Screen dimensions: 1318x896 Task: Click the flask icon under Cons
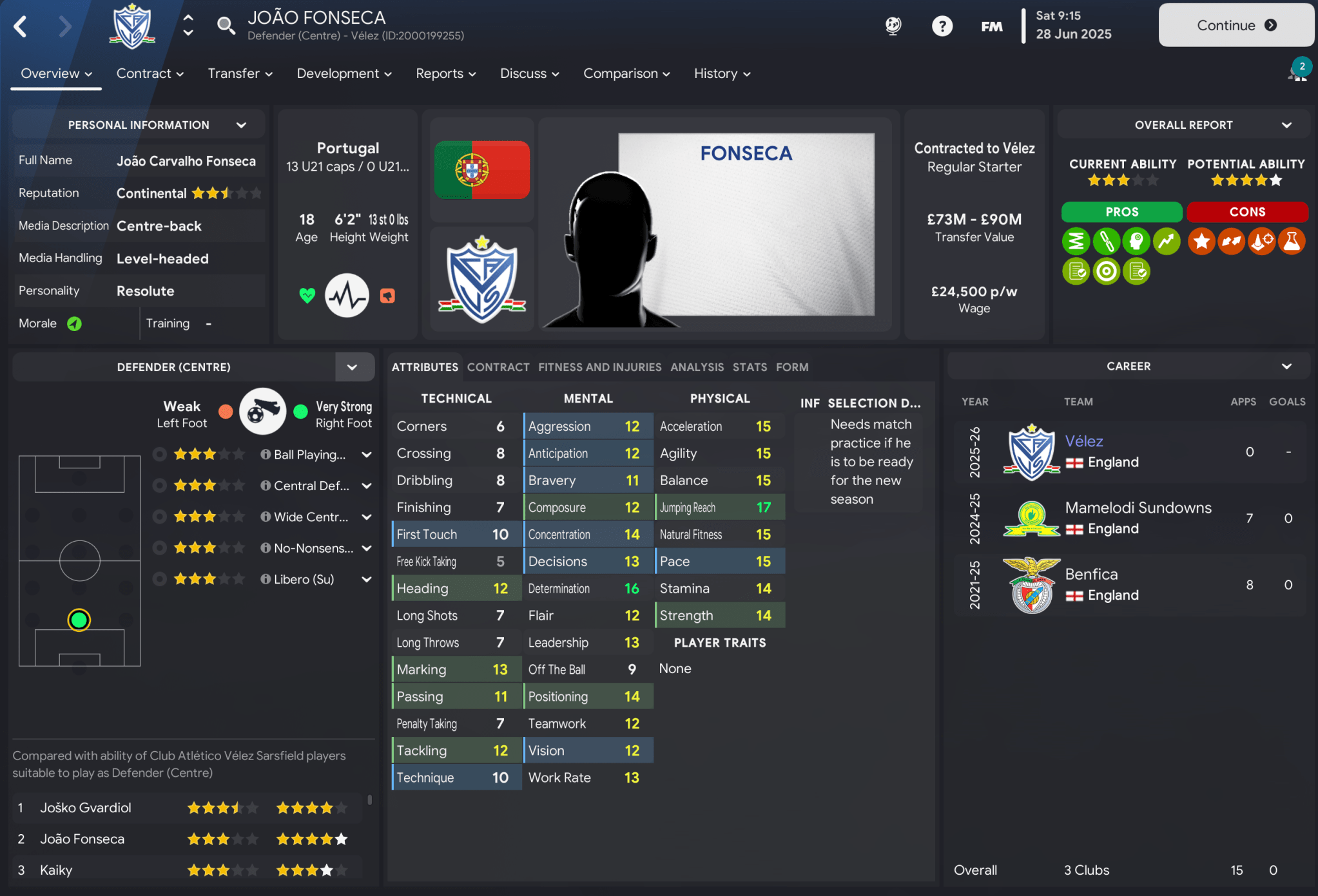1292,241
